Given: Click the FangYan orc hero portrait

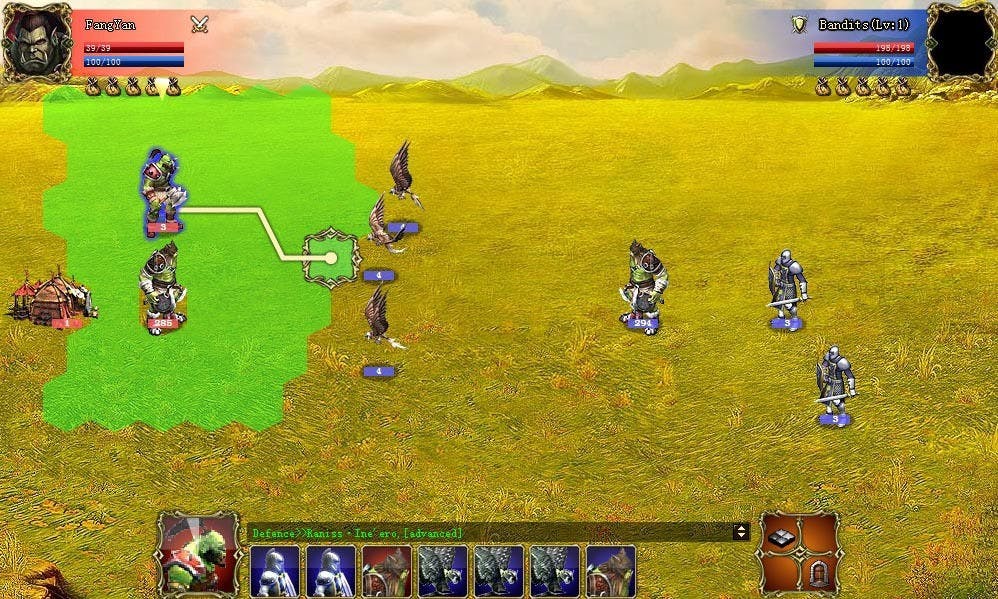Looking at the screenshot, I should (x=37, y=42).
